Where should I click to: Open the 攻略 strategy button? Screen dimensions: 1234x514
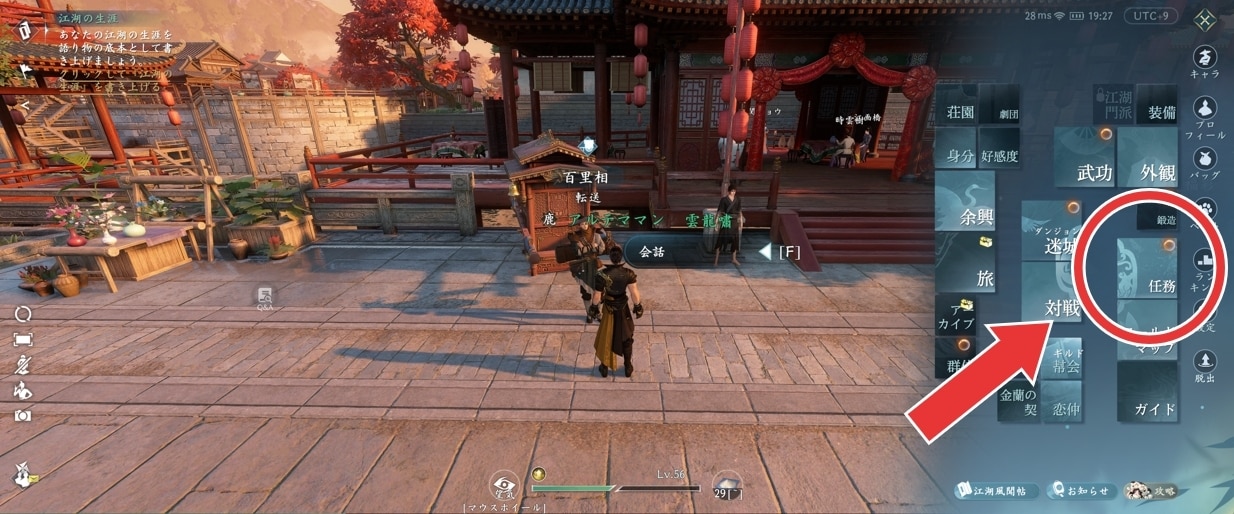pyautogui.click(x=1149, y=490)
